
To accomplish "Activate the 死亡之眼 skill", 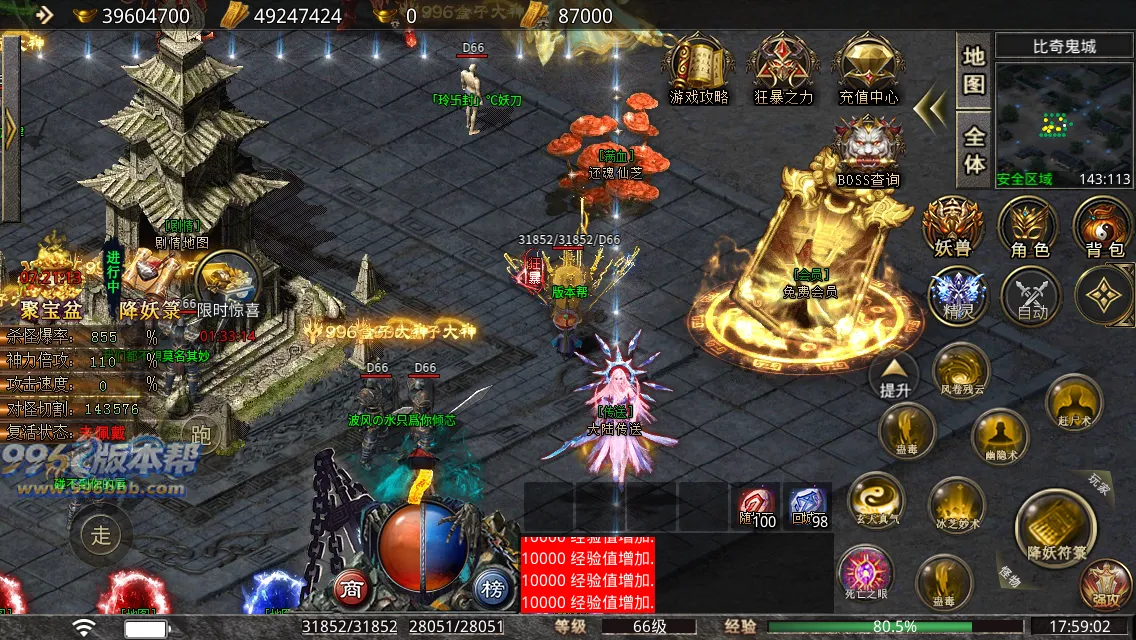I will [865, 574].
